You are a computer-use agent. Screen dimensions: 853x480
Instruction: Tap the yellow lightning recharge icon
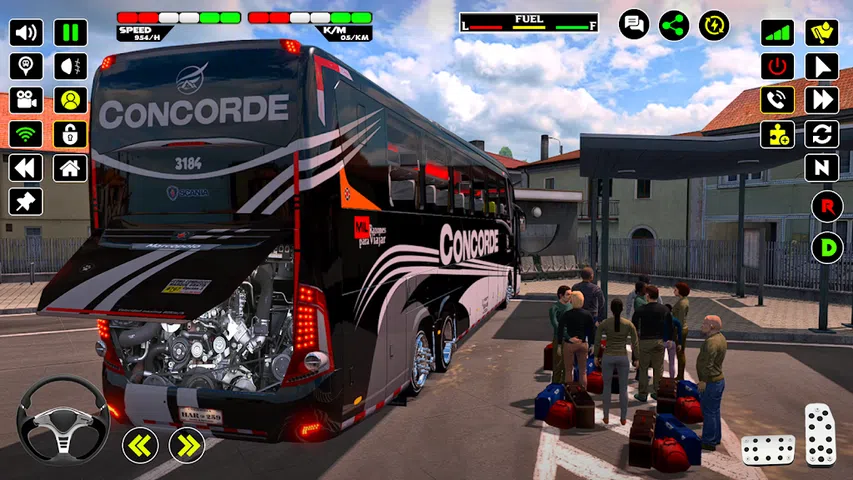point(714,24)
